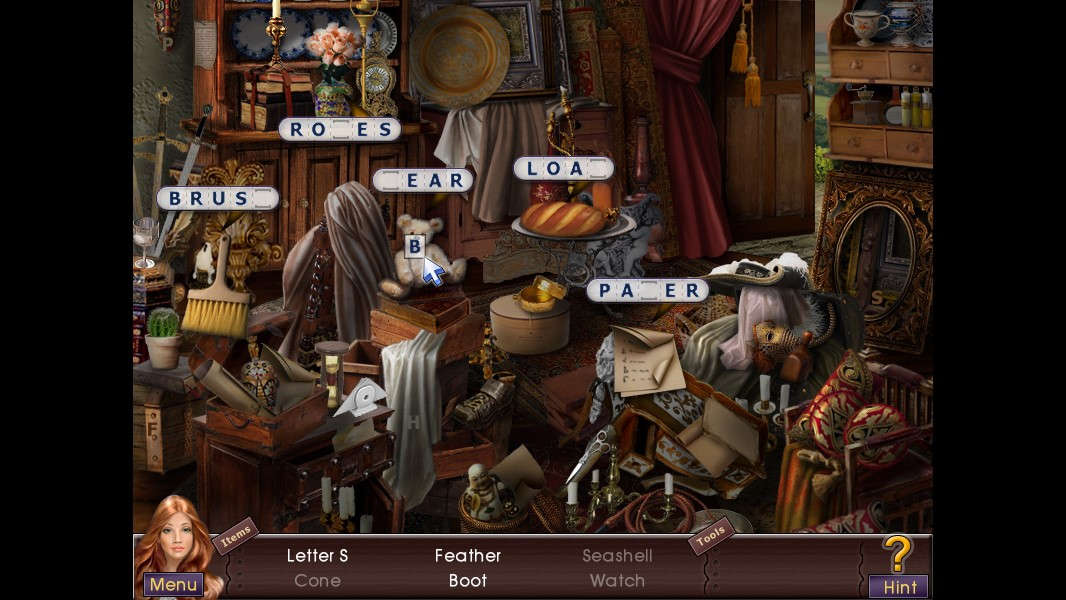Switch to the Tools tab
The height and width of the screenshot is (600, 1066).
click(x=710, y=536)
